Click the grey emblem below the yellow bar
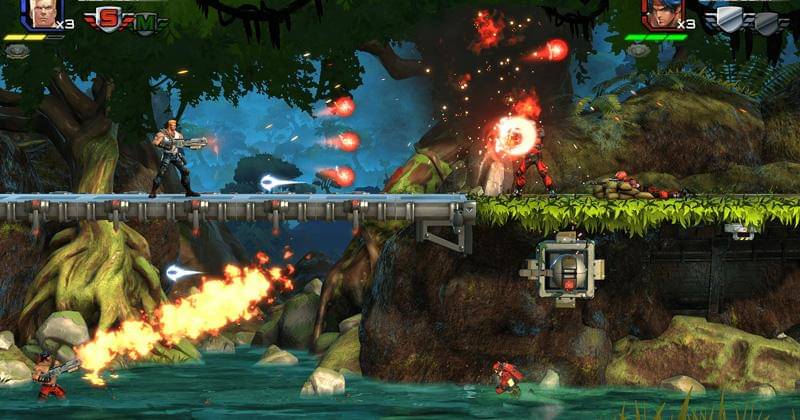Viewport: 800px width, 420px height. click(17, 50)
